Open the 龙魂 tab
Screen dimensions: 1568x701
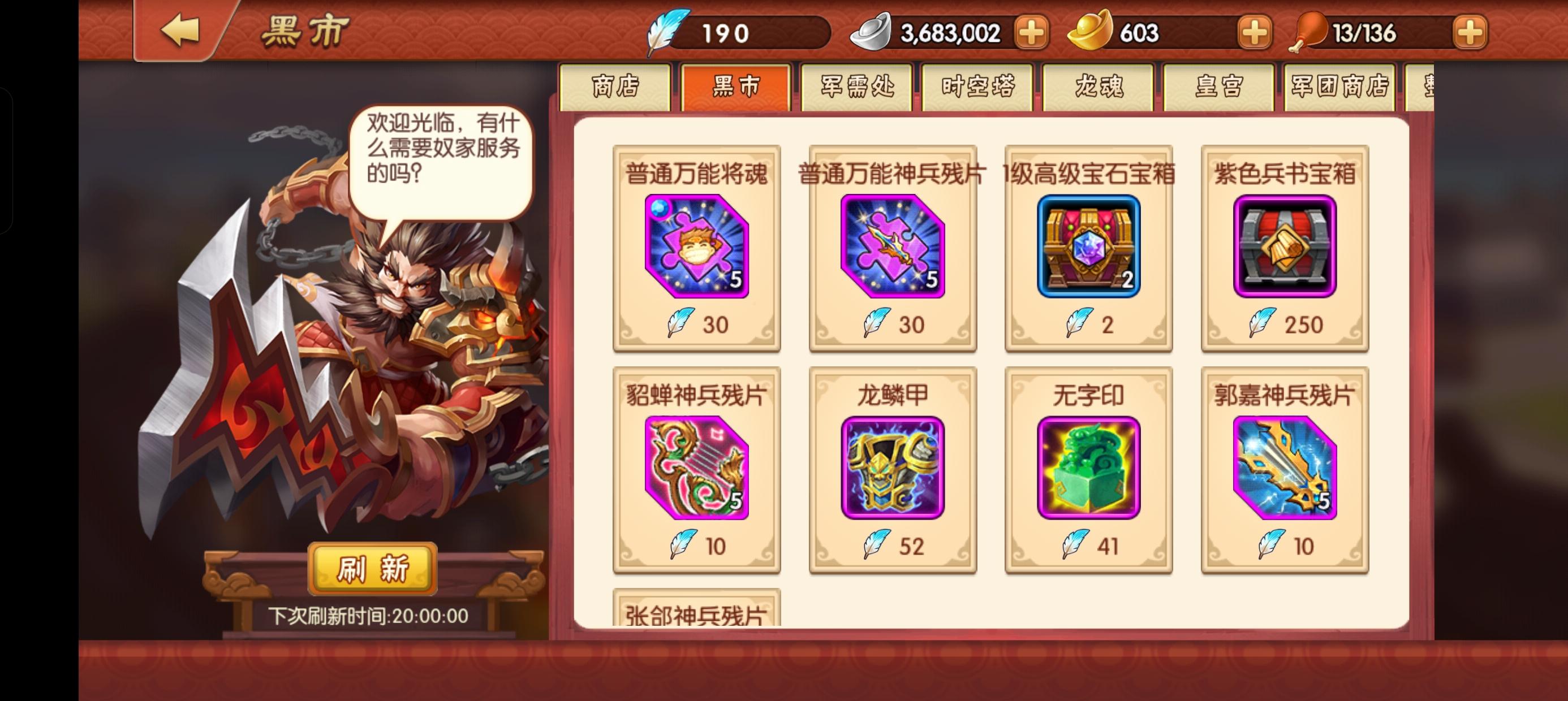[x=1098, y=86]
